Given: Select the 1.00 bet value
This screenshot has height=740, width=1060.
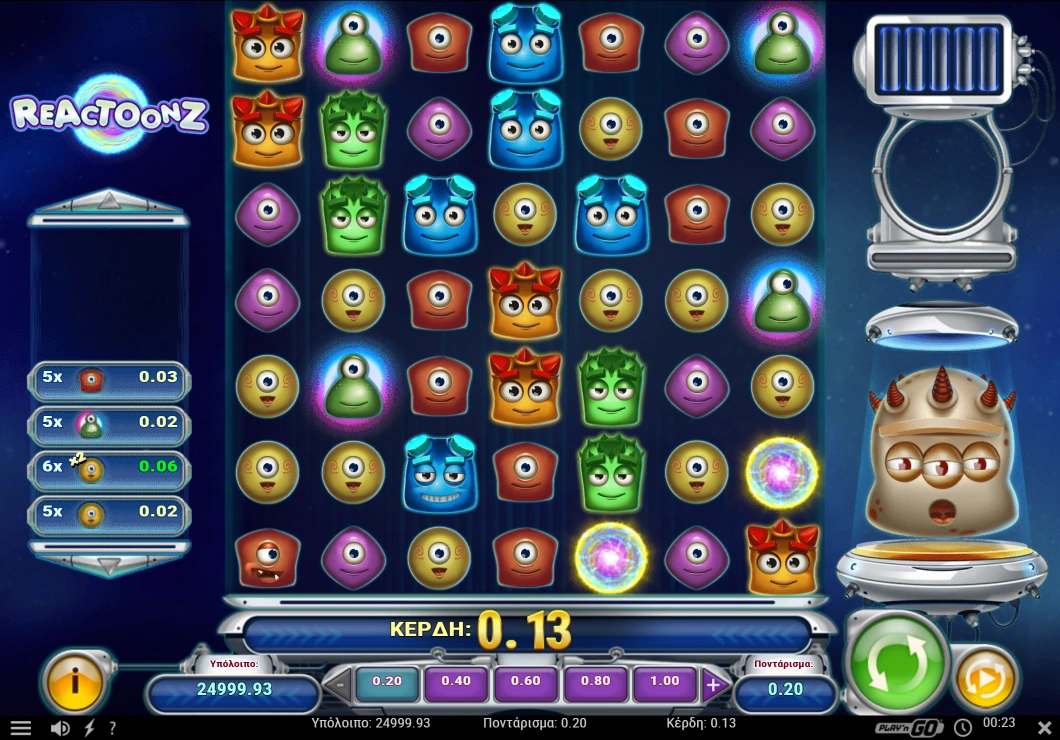Looking at the screenshot, I should [x=664, y=682].
